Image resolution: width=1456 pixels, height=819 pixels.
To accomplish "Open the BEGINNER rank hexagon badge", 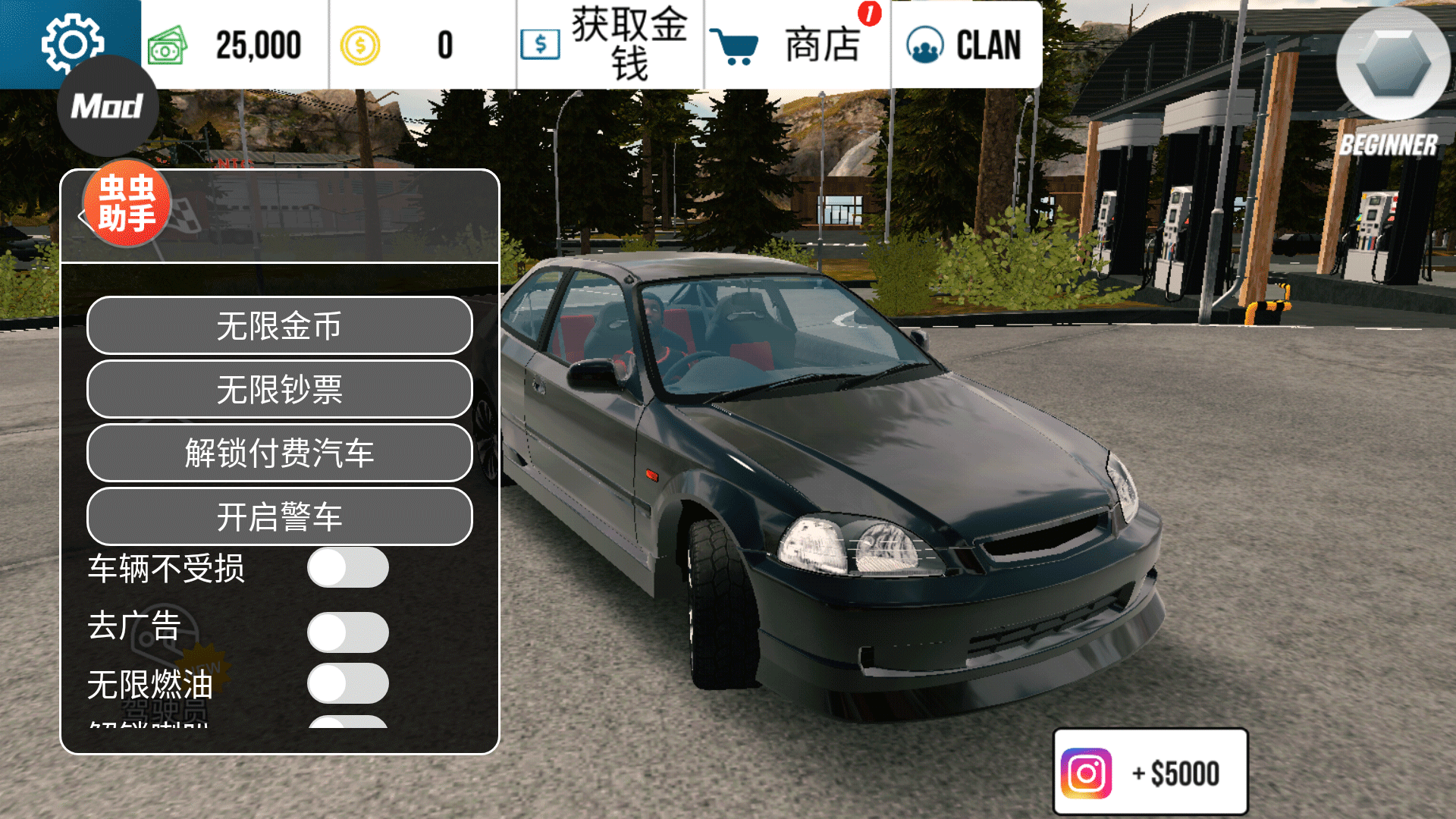I will tap(1393, 64).
